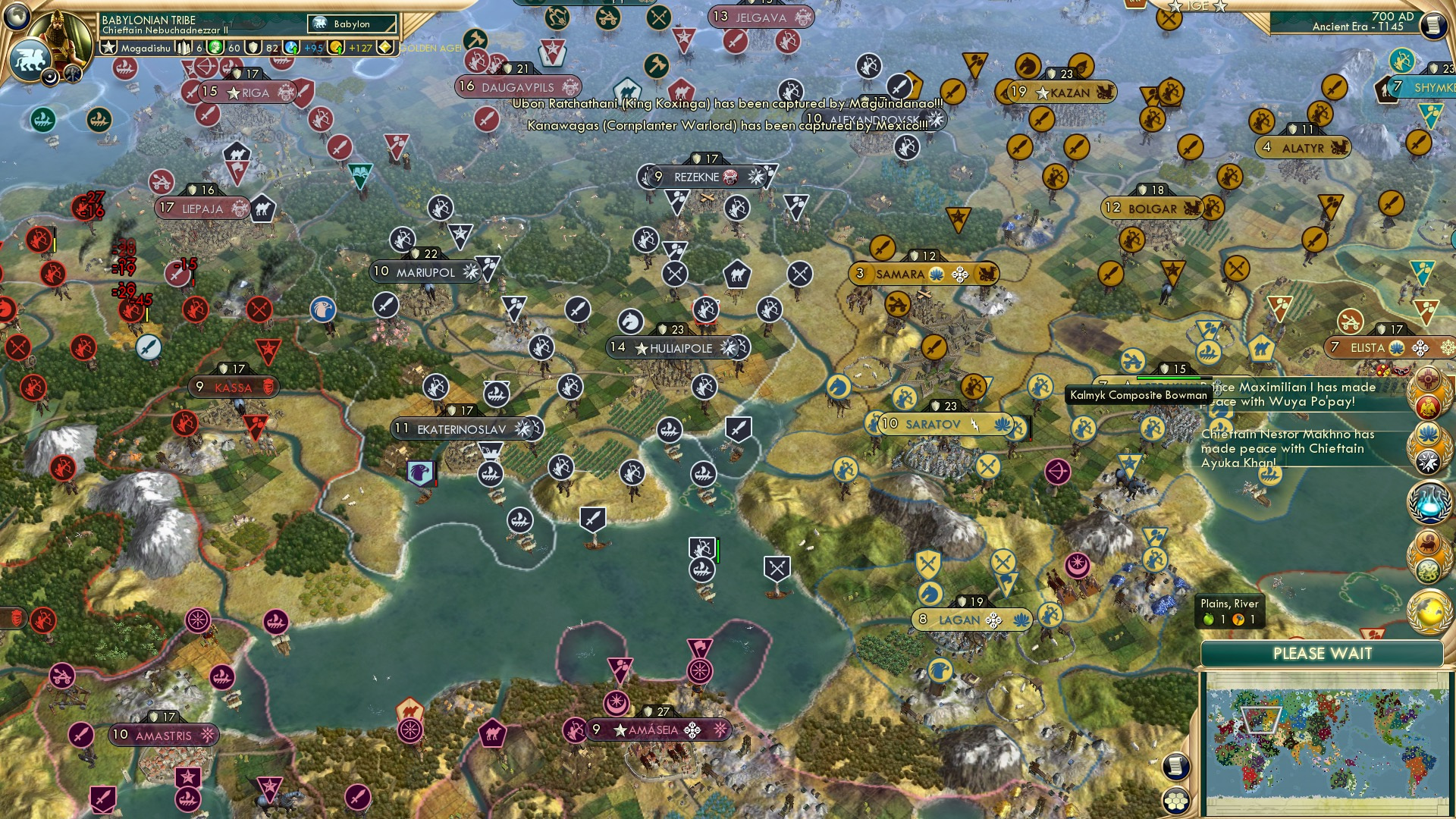The height and width of the screenshot is (819, 1456).
Task: Click the science icon showing +95
Action: (291, 47)
